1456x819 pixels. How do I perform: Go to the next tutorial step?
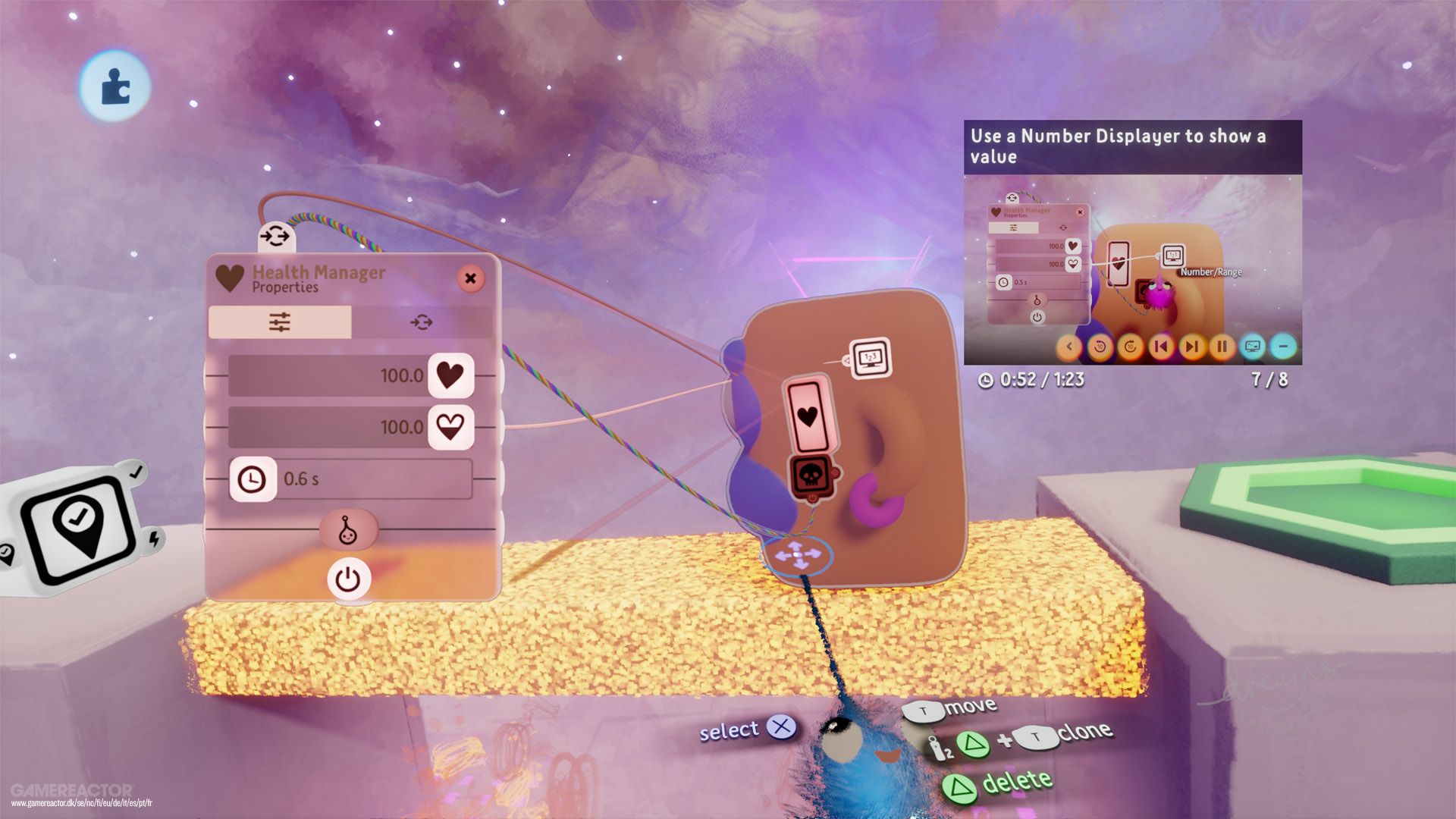(x=1191, y=347)
